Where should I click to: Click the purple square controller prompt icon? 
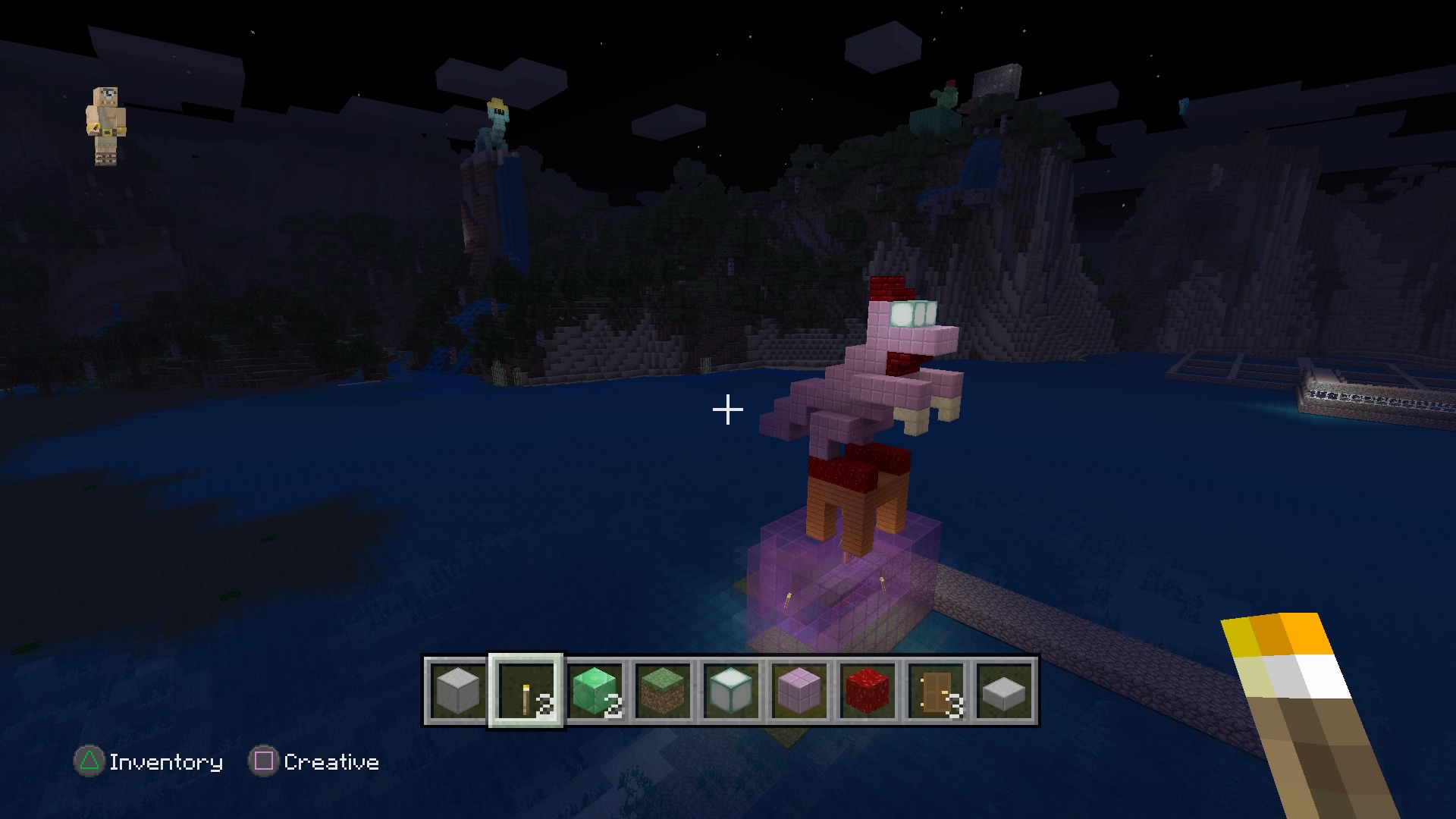265,761
